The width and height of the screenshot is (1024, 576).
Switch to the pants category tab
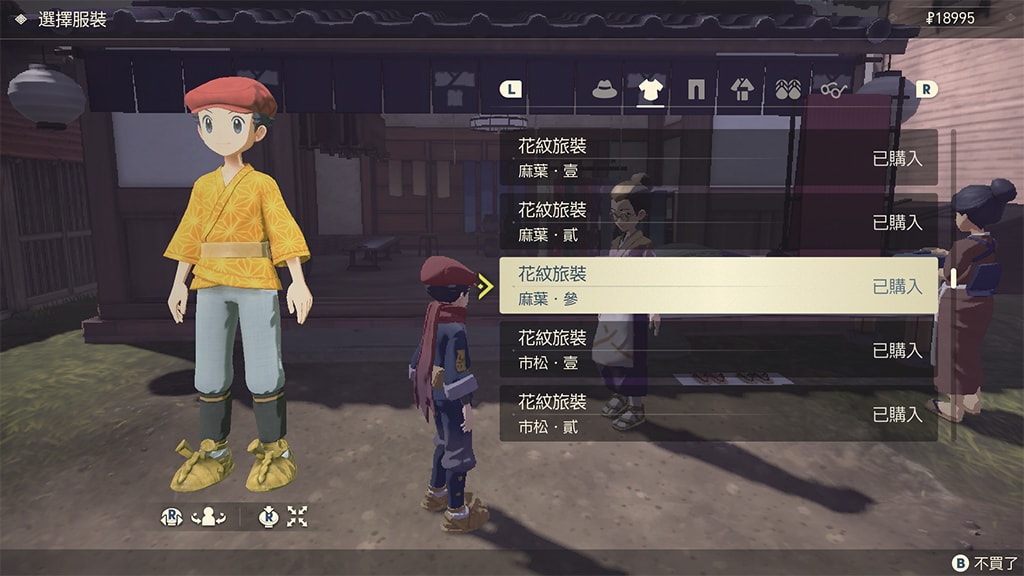696,90
